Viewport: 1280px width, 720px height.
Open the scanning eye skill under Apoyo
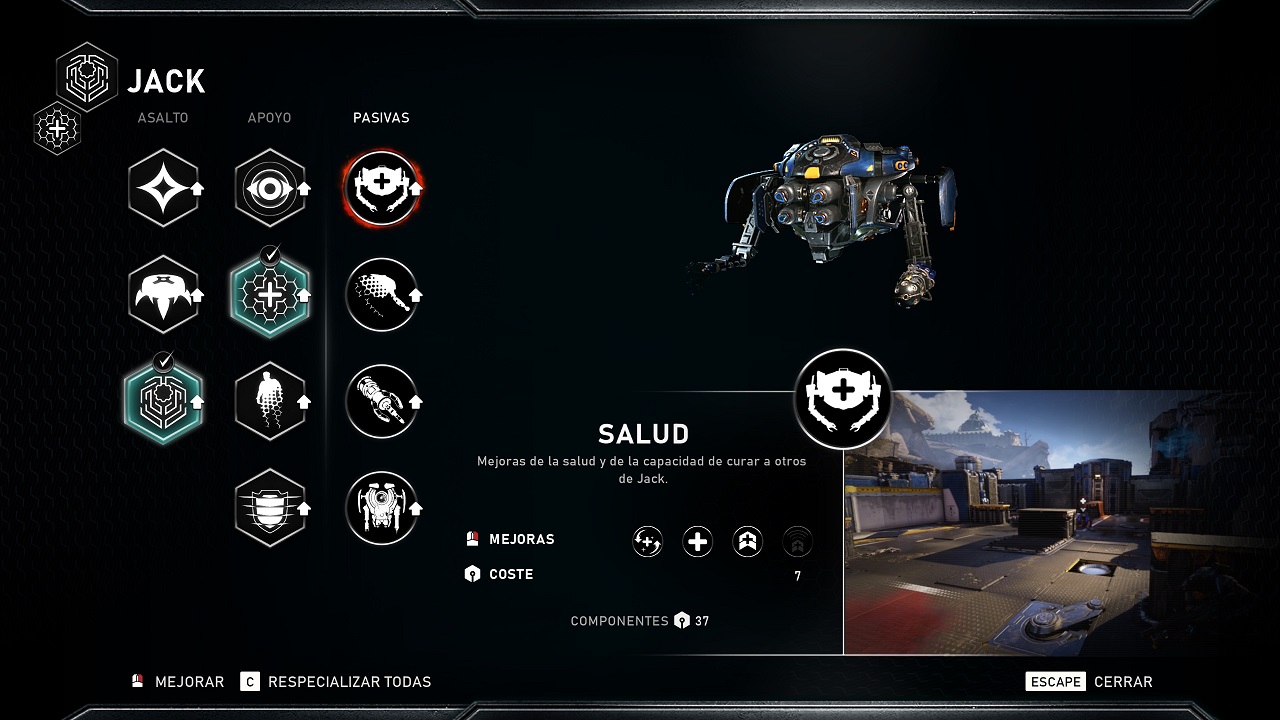pos(271,187)
